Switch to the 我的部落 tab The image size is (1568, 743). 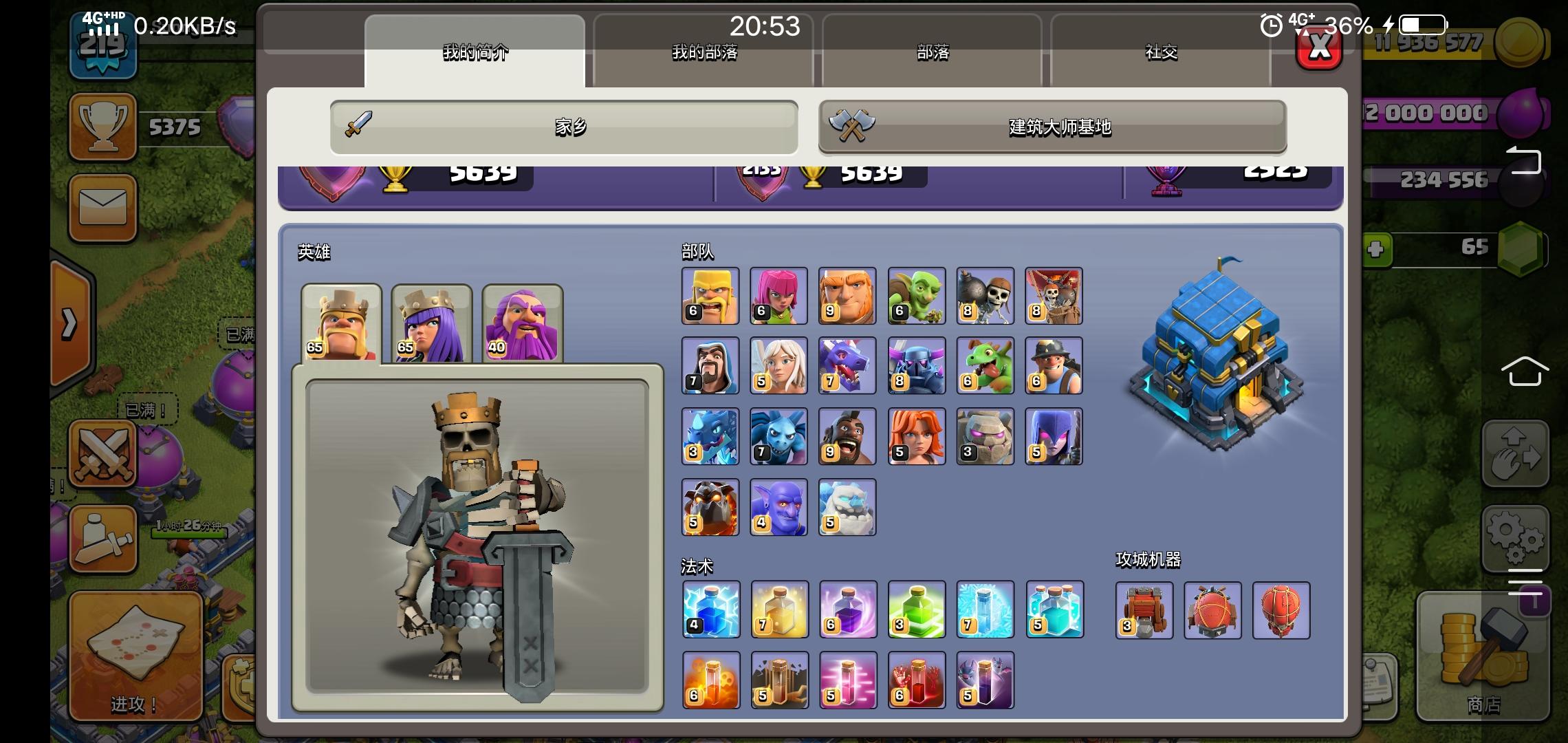(705, 54)
